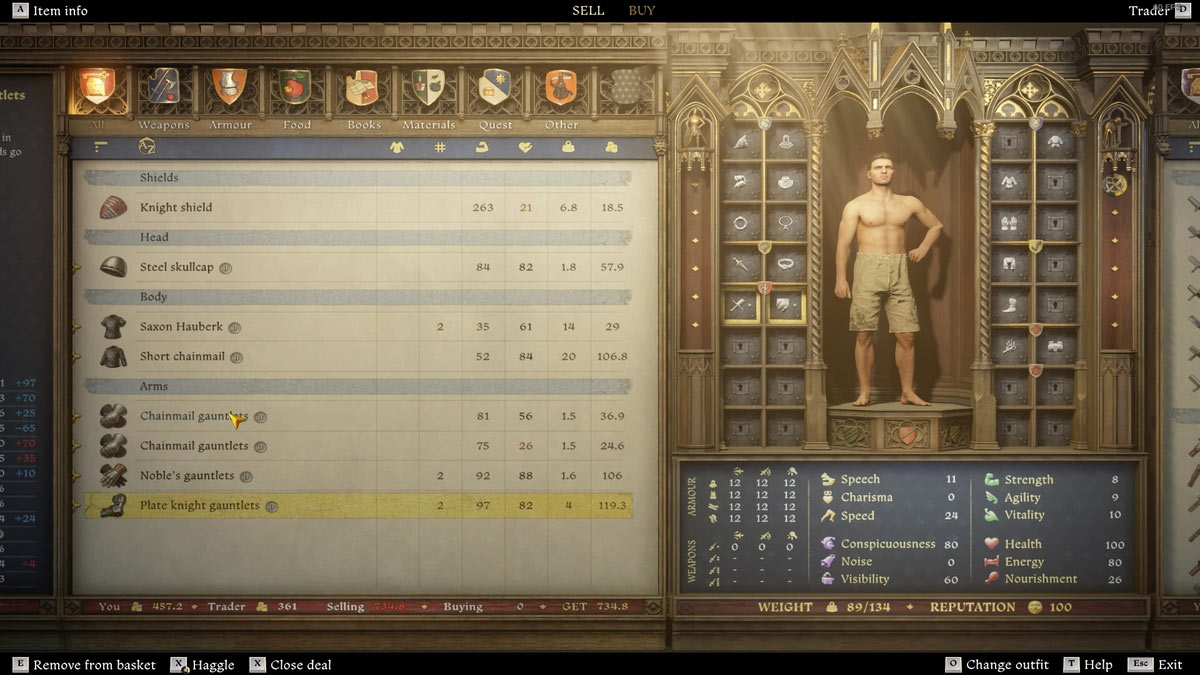Open the Change outfit option

point(1007,665)
